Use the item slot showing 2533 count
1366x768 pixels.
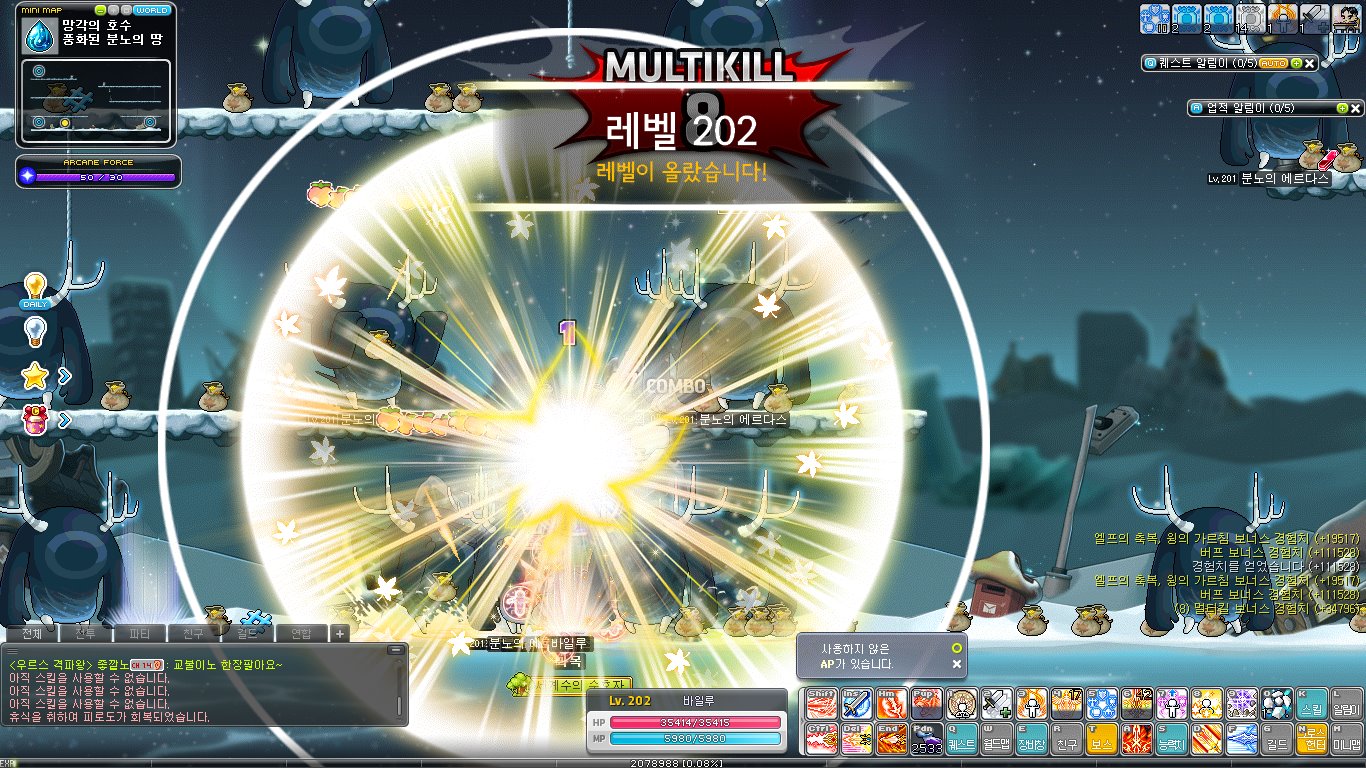click(926, 739)
